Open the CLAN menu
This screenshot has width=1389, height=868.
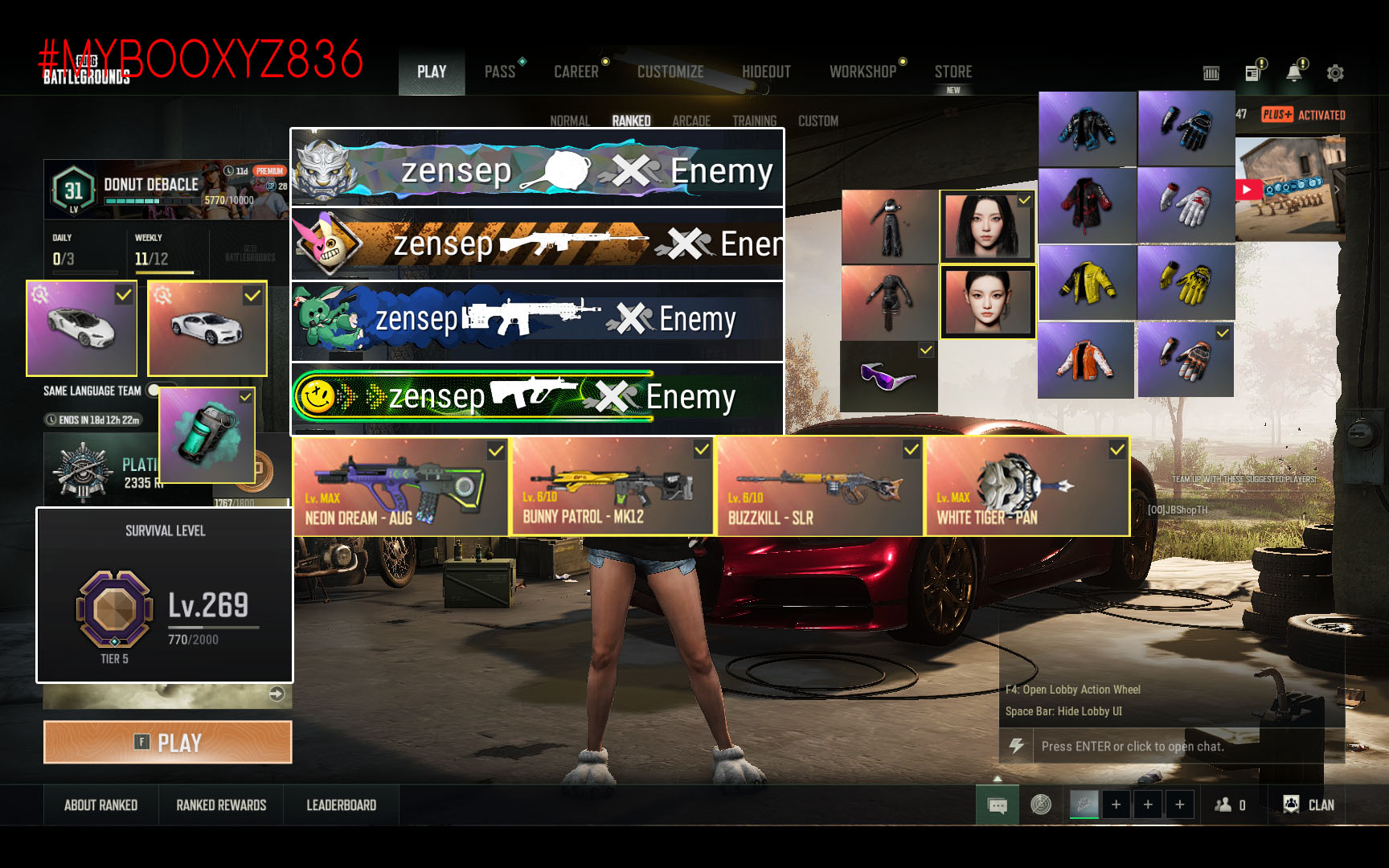(x=1309, y=805)
